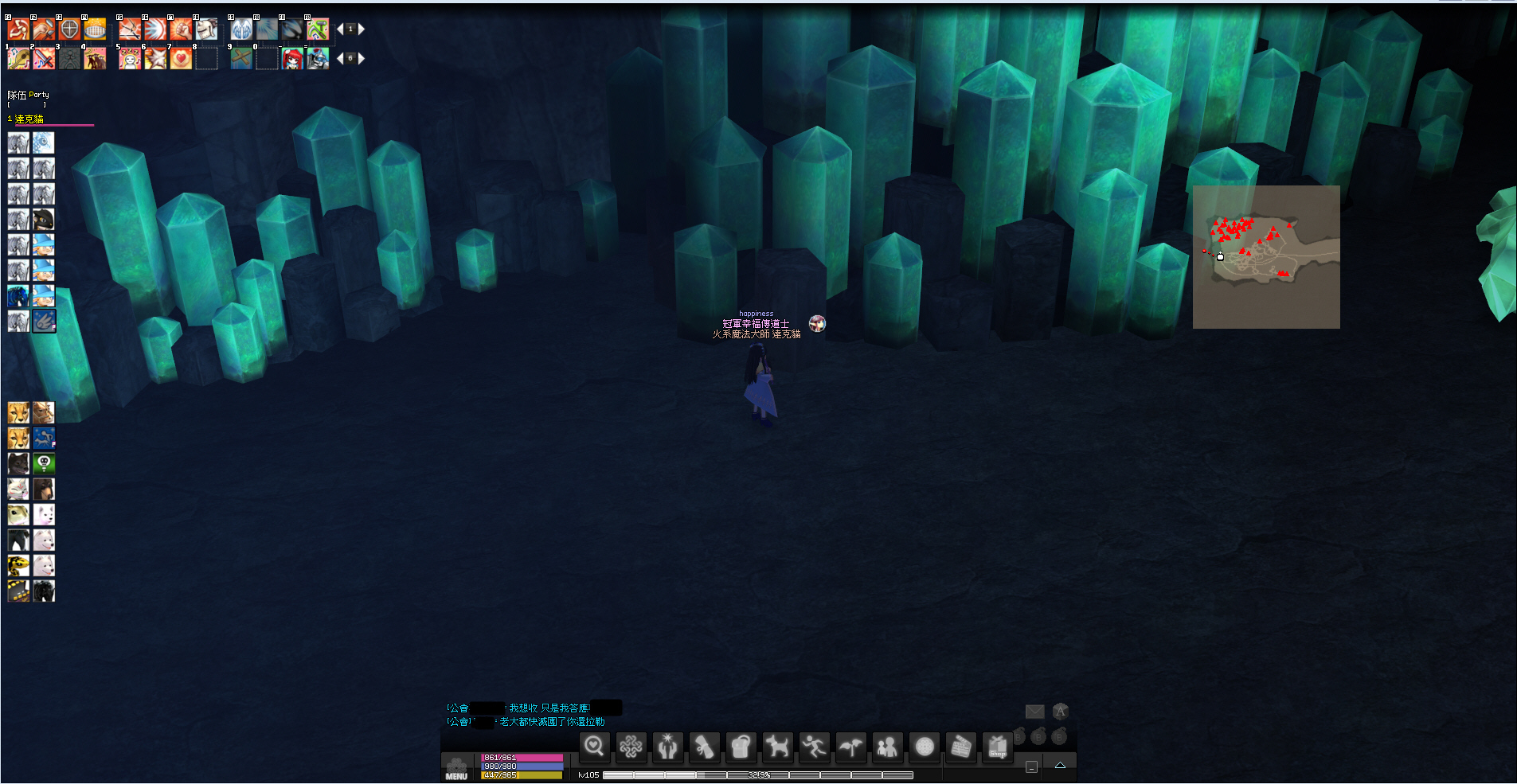Click the minimap of the cave
The image size is (1517, 784).
1266,257
